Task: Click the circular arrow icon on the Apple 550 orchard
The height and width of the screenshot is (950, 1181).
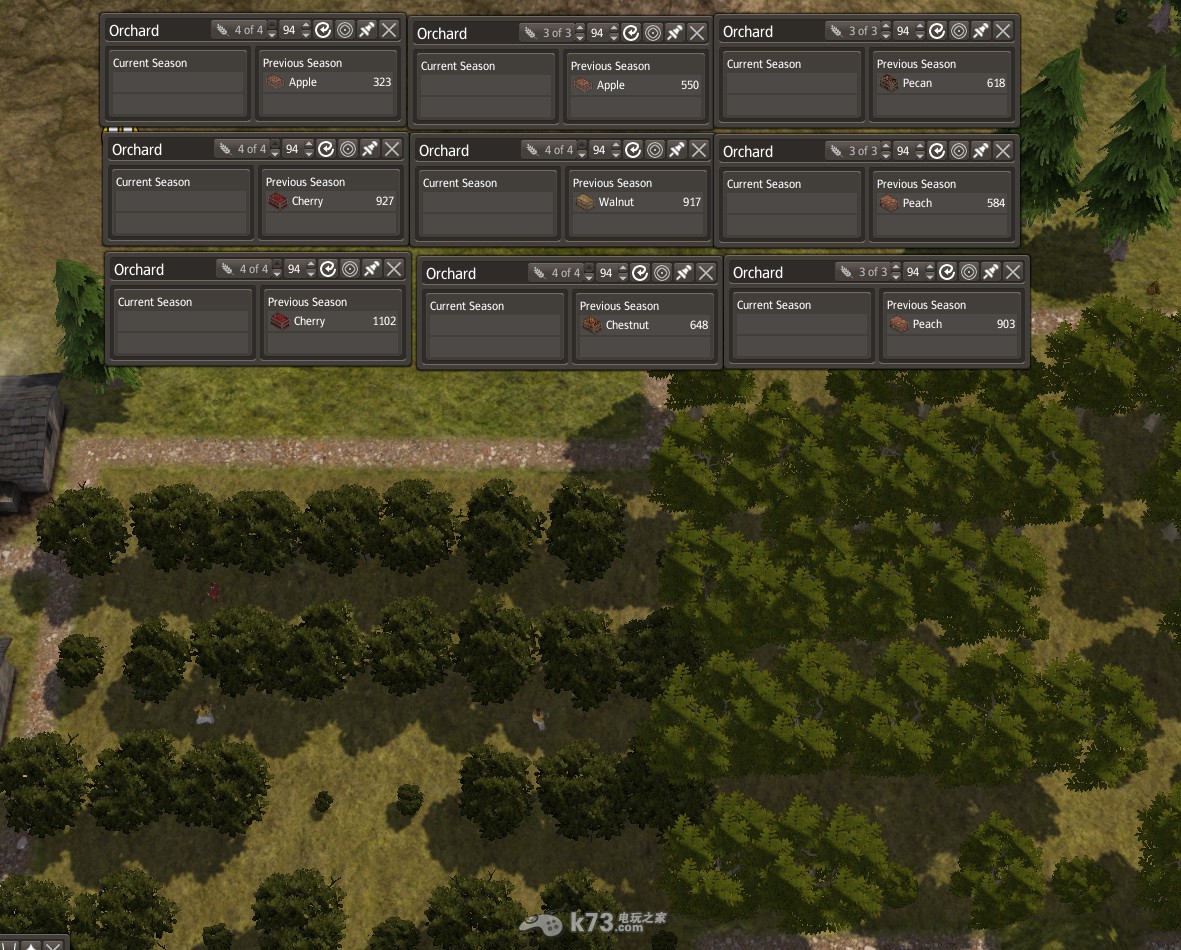Action: [x=631, y=33]
